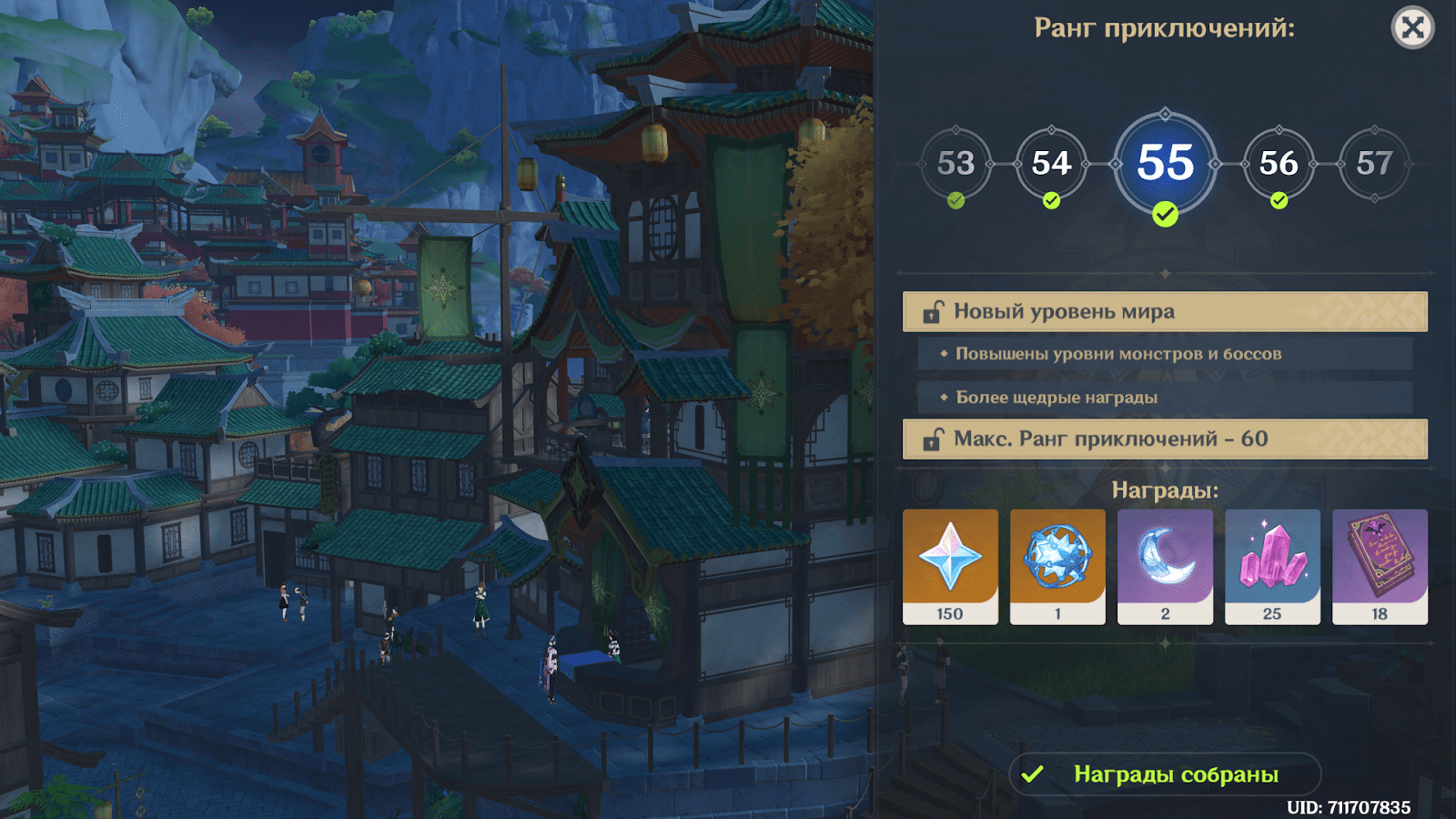Select Adventure Rank 53 node
1456x819 pixels.
click(955, 164)
